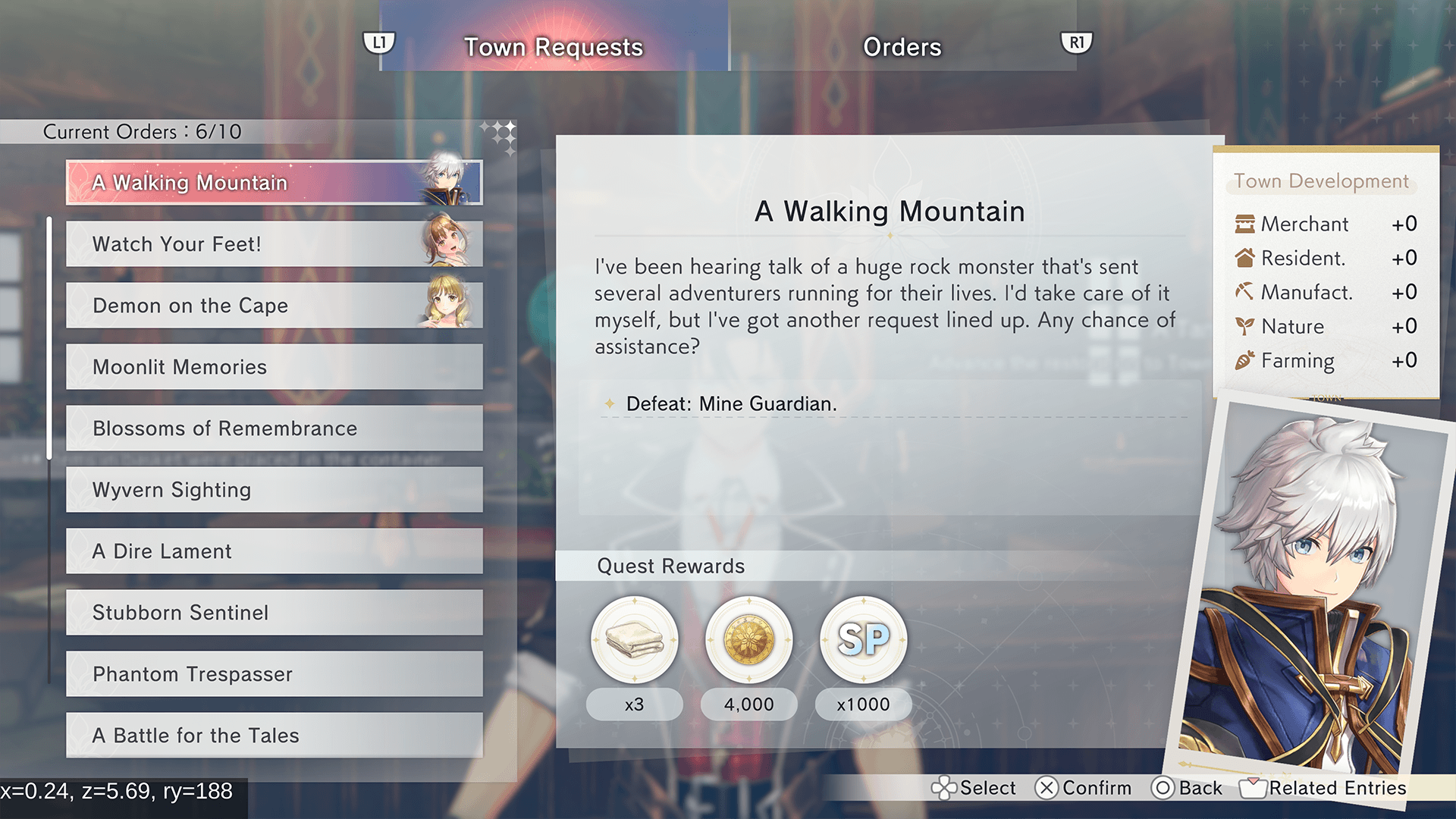Click the cloth item reward icon
The width and height of the screenshot is (1456, 819).
click(635, 640)
